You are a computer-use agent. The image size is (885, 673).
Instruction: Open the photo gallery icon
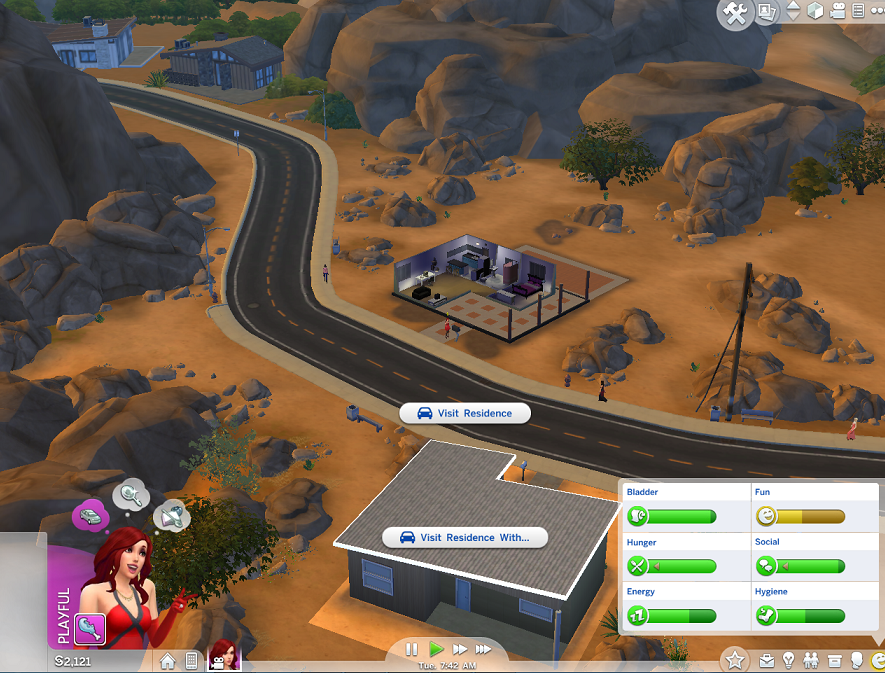(767, 12)
